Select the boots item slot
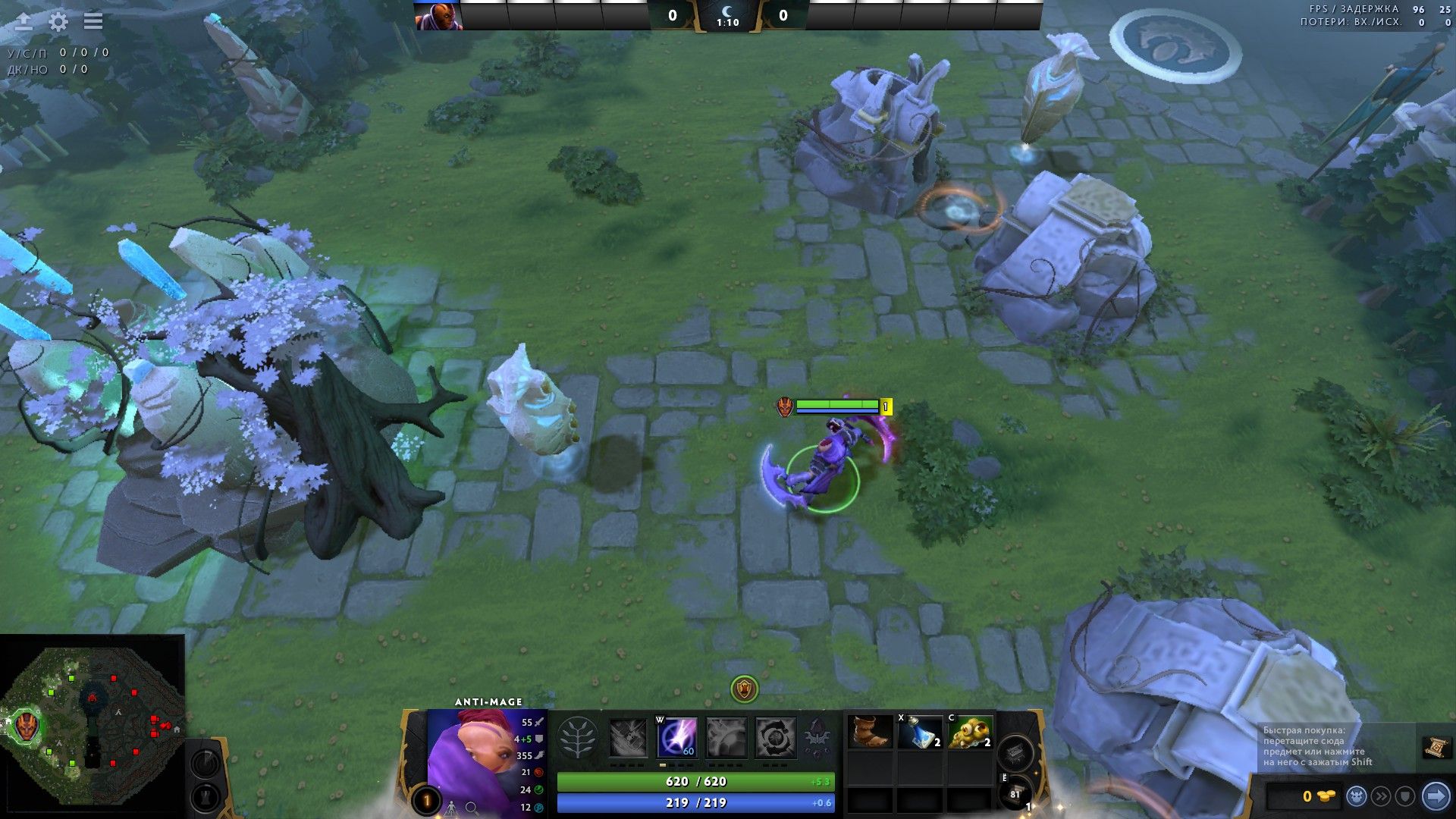 pos(870,732)
